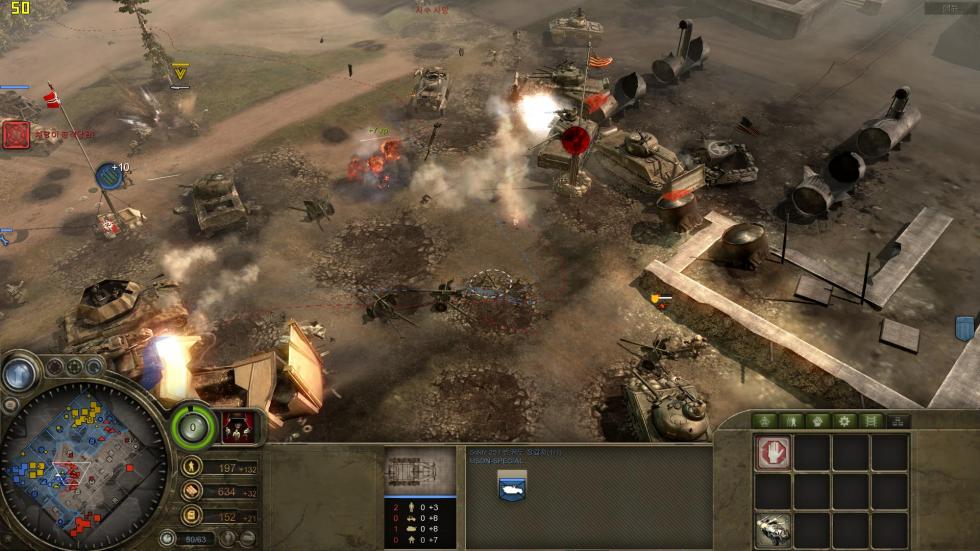This screenshot has height=551, width=980.
Task: Open the gear settings tab
Action: (845, 421)
